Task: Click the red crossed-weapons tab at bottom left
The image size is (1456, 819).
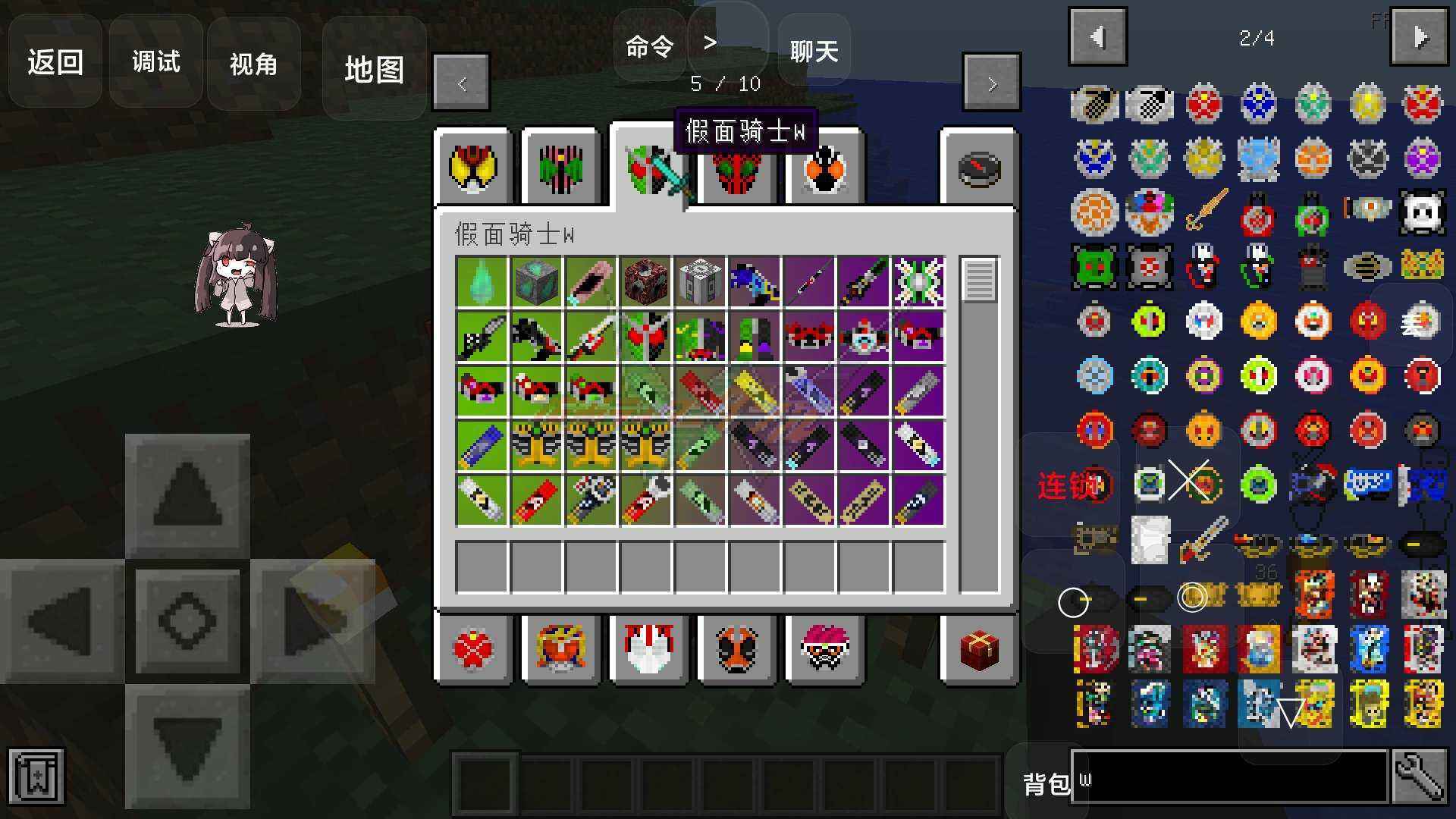Action: pos(474,650)
